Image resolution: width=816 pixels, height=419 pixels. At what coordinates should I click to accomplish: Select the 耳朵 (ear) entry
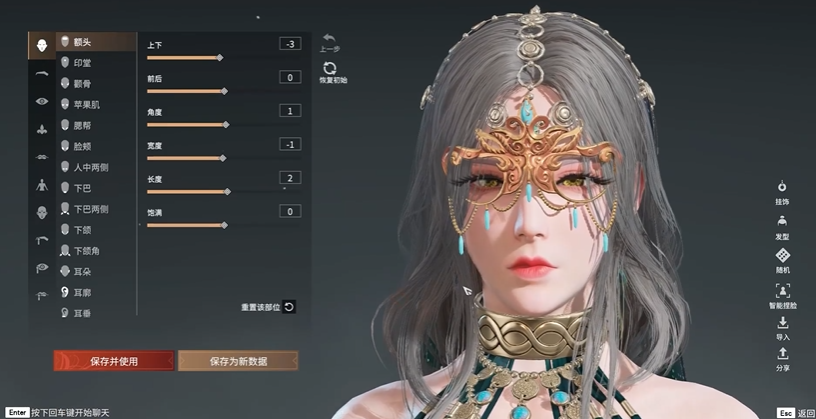(x=83, y=271)
